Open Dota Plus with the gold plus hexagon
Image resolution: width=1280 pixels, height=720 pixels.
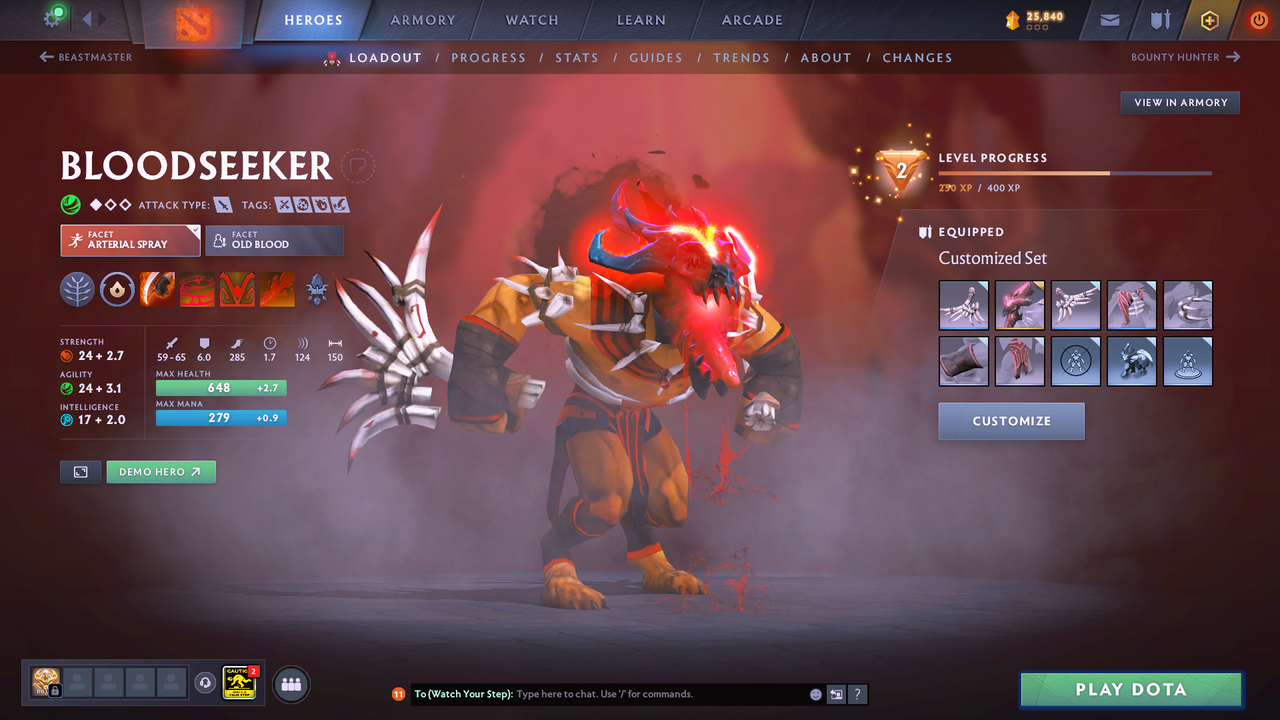coord(1209,19)
